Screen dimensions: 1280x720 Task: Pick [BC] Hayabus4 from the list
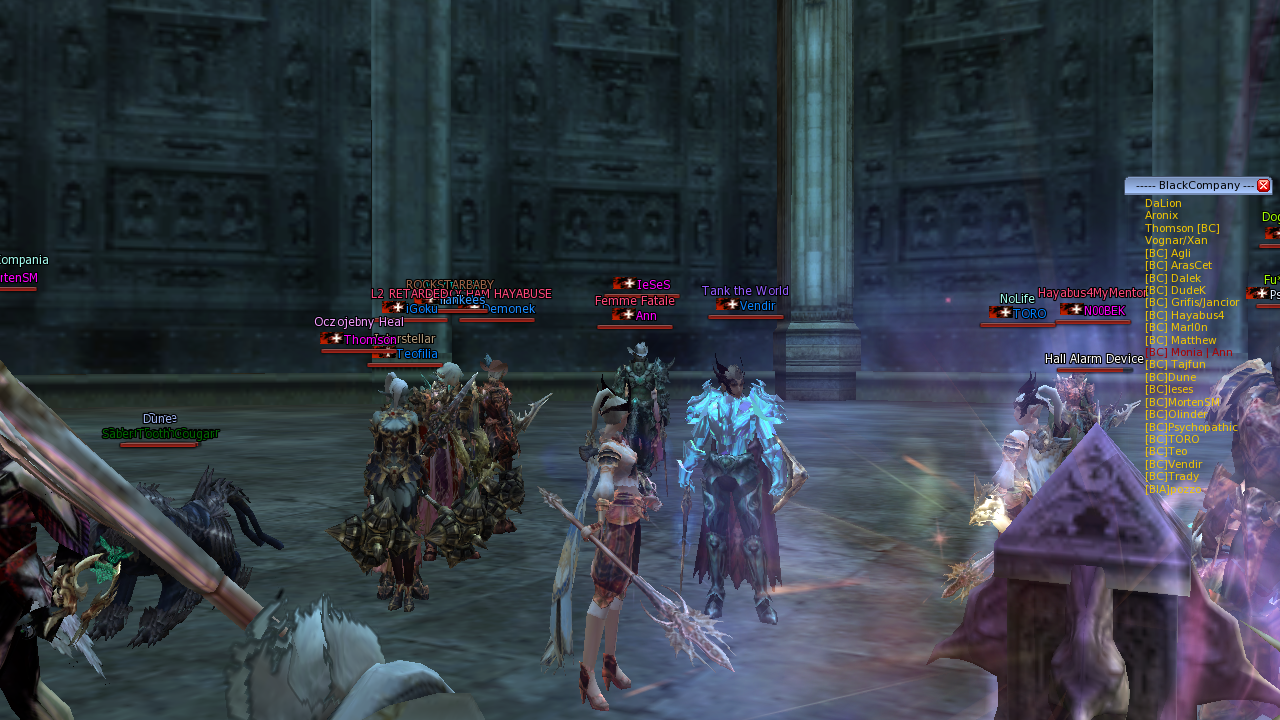[x=1184, y=315]
